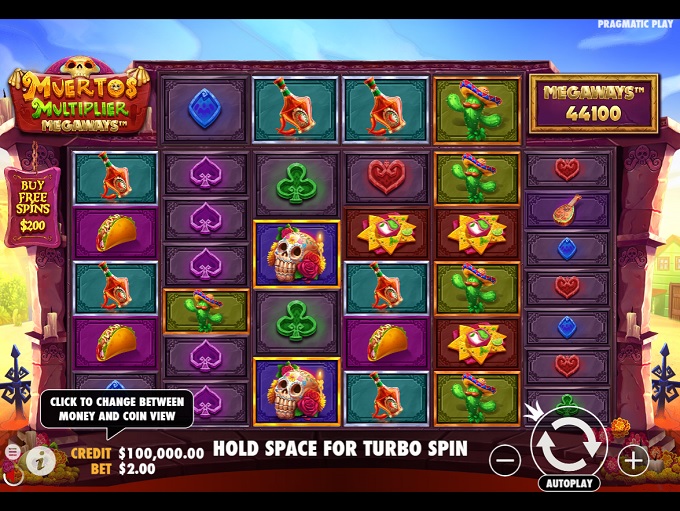
Task: Buy Free Spins for $200
Action: (x=32, y=207)
